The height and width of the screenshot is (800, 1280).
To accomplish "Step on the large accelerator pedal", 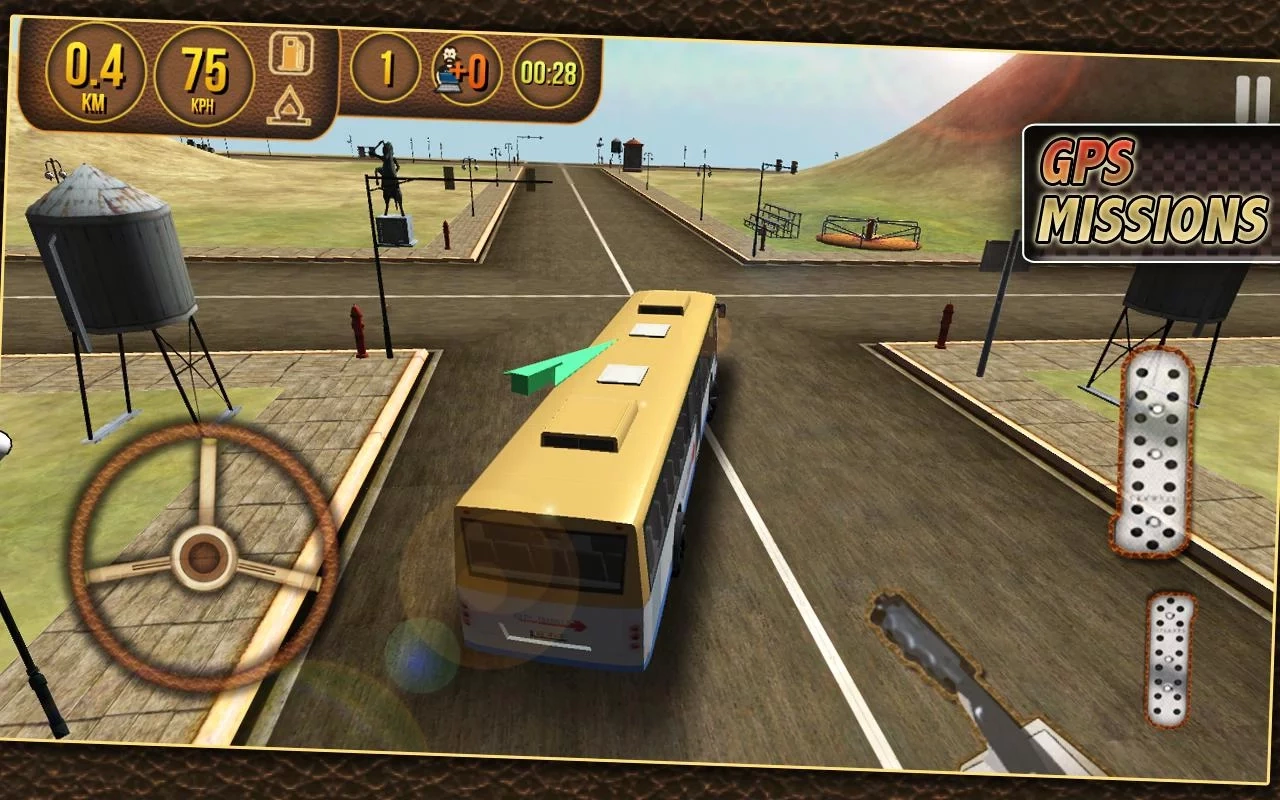I will 1155,451.
